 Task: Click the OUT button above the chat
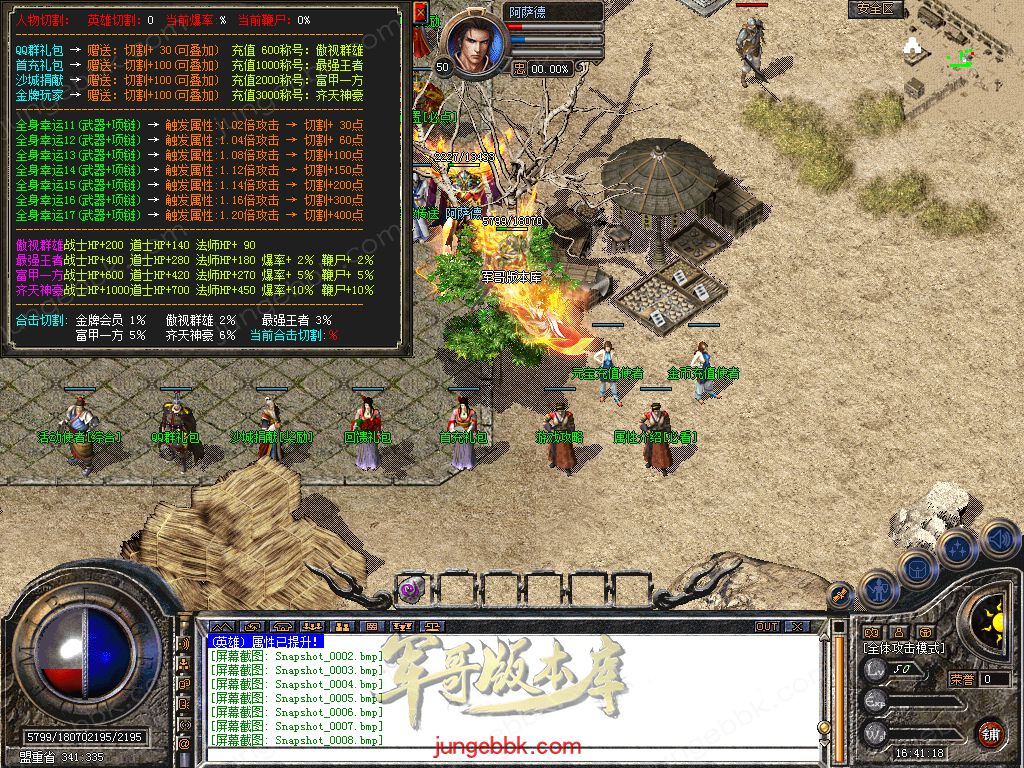click(767, 626)
